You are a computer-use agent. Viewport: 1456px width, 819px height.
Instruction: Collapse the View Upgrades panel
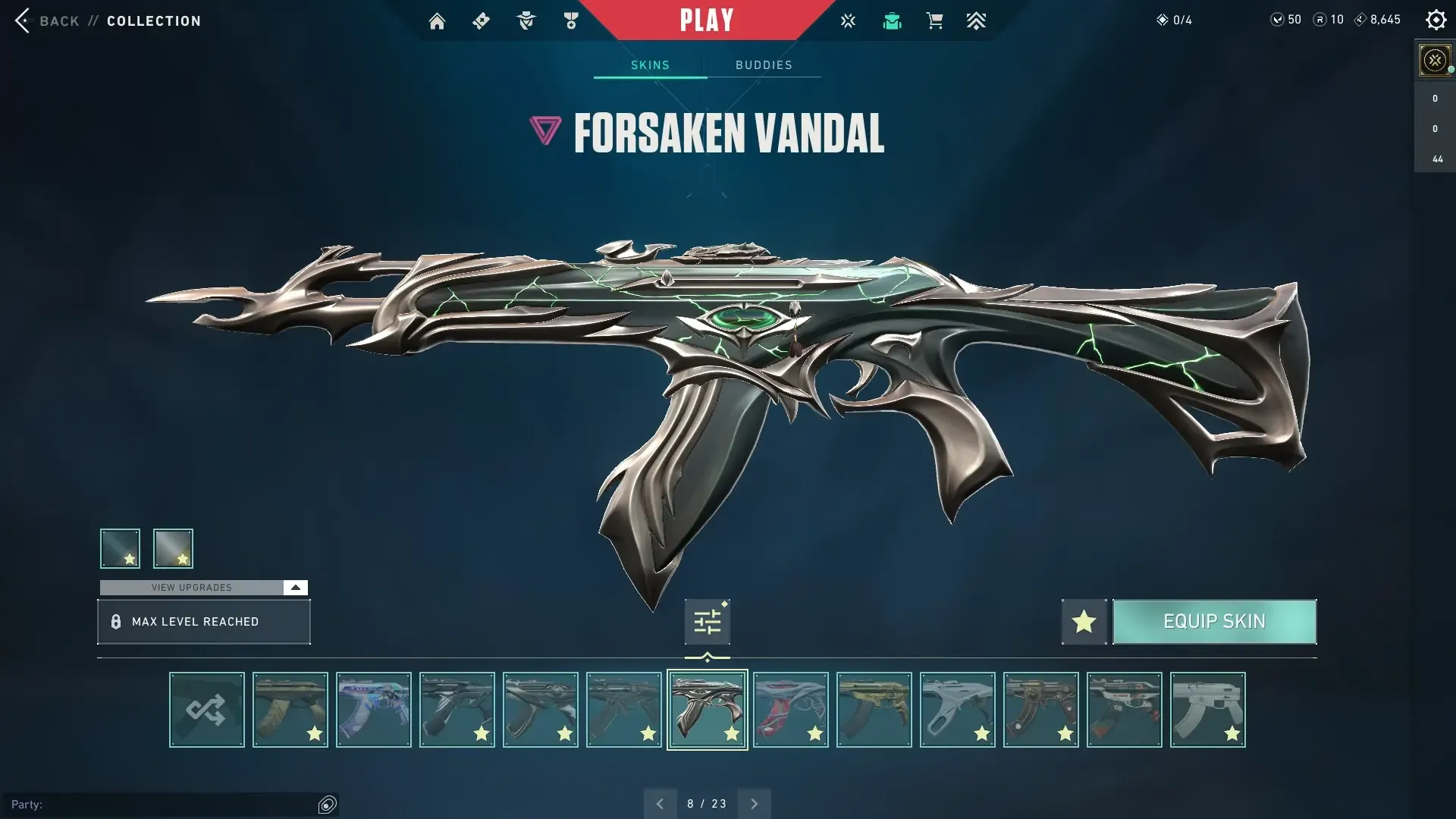pos(295,587)
